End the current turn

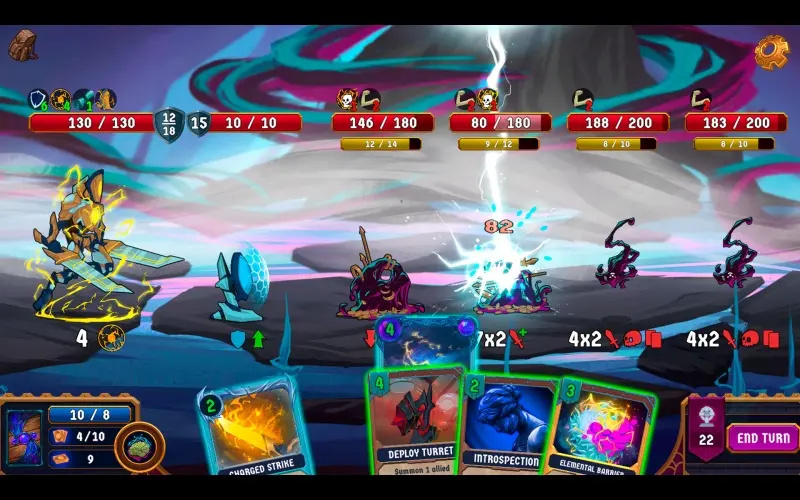click(x=763, y=438)
